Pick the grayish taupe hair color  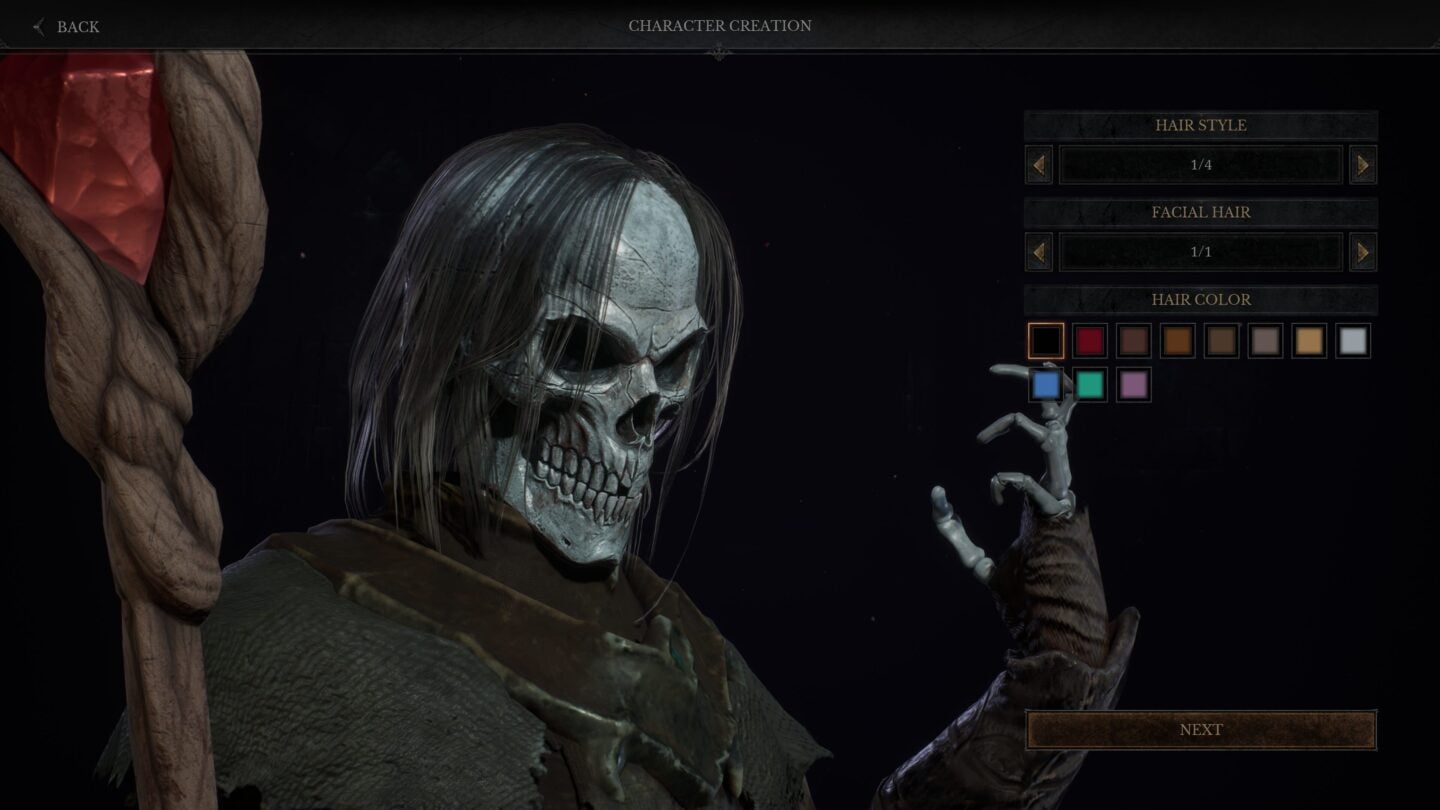click(1266, 340)
